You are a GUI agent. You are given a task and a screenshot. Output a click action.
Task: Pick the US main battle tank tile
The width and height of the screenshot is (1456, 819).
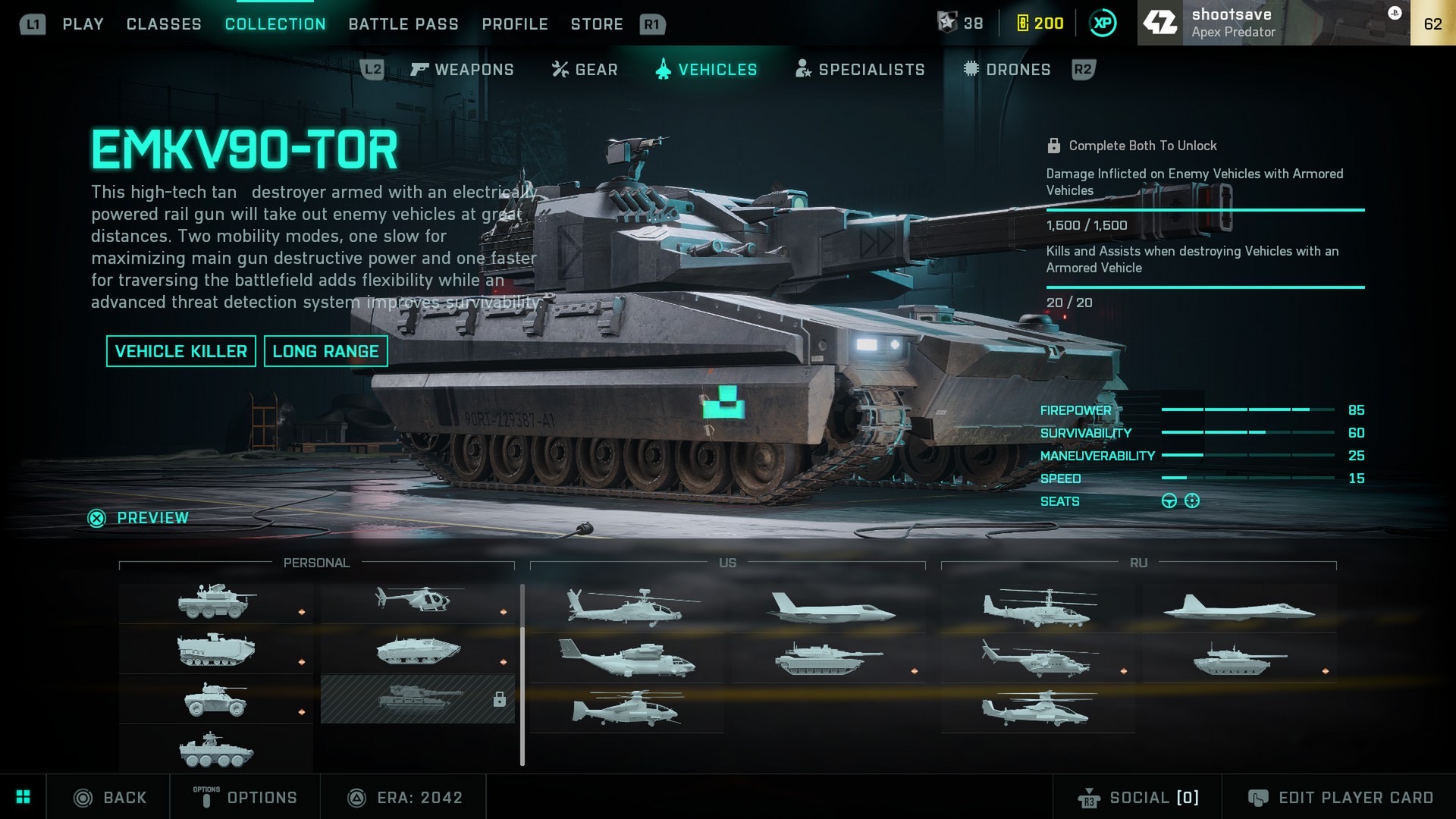(x=828, y=658)
